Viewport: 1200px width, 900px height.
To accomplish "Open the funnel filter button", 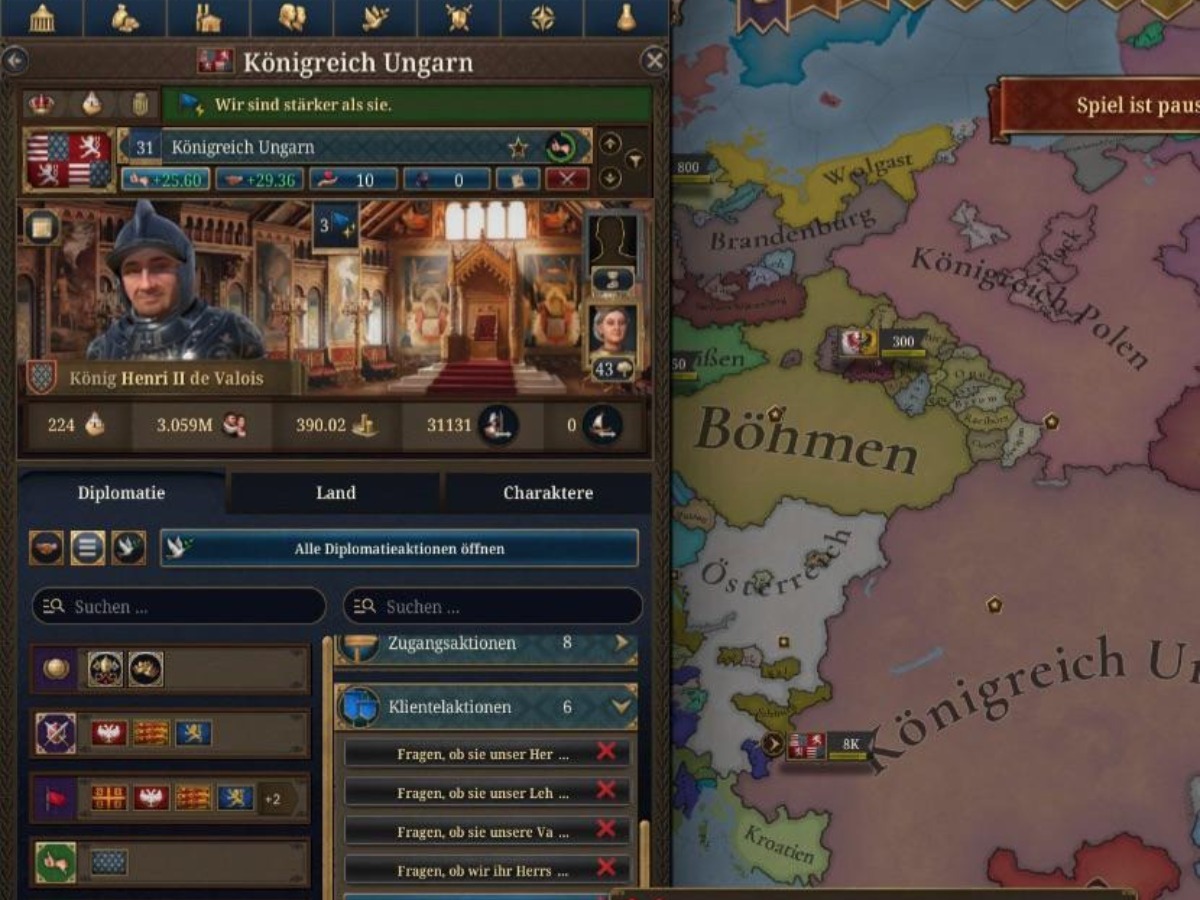I will click(x=634, y=161).
